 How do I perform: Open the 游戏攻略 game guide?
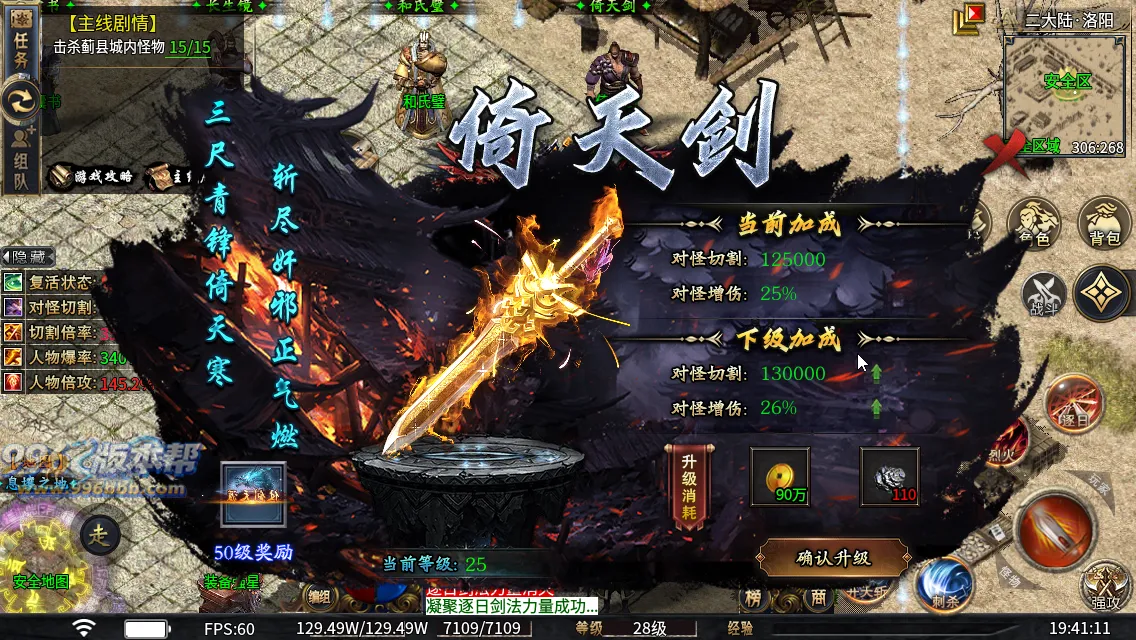coord(92,177)
